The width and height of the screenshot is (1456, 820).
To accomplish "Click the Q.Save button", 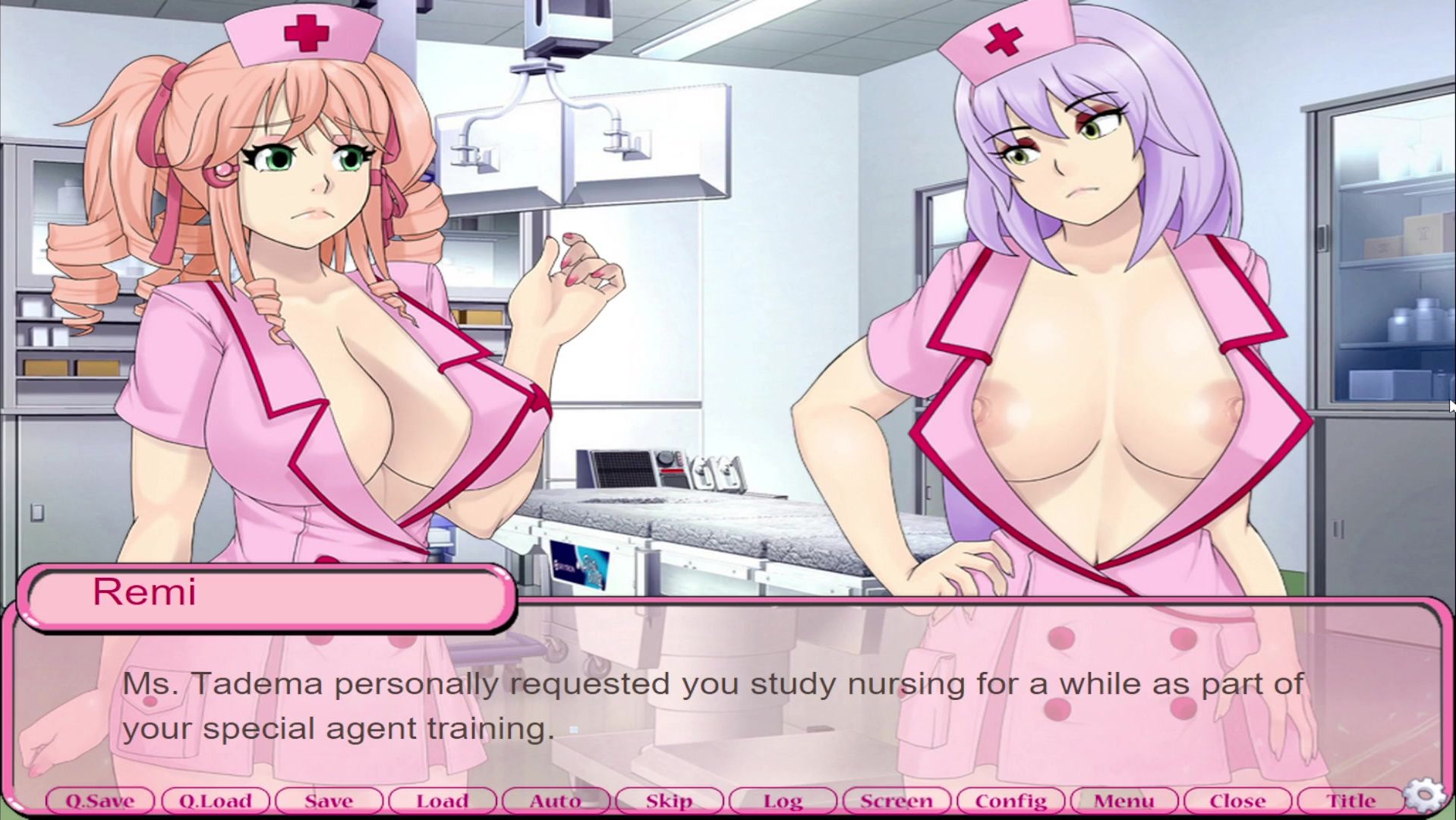I will pyautogui.click(x=99, y=801).
